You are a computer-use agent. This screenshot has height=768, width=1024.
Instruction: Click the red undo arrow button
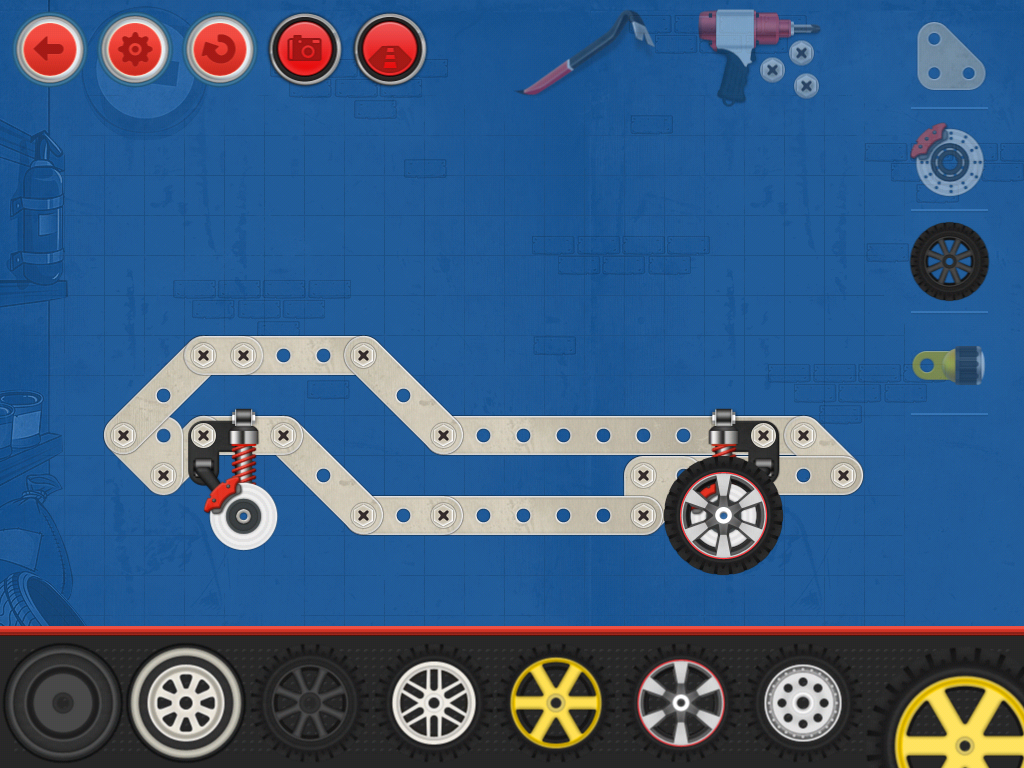[x=220, y=48]
